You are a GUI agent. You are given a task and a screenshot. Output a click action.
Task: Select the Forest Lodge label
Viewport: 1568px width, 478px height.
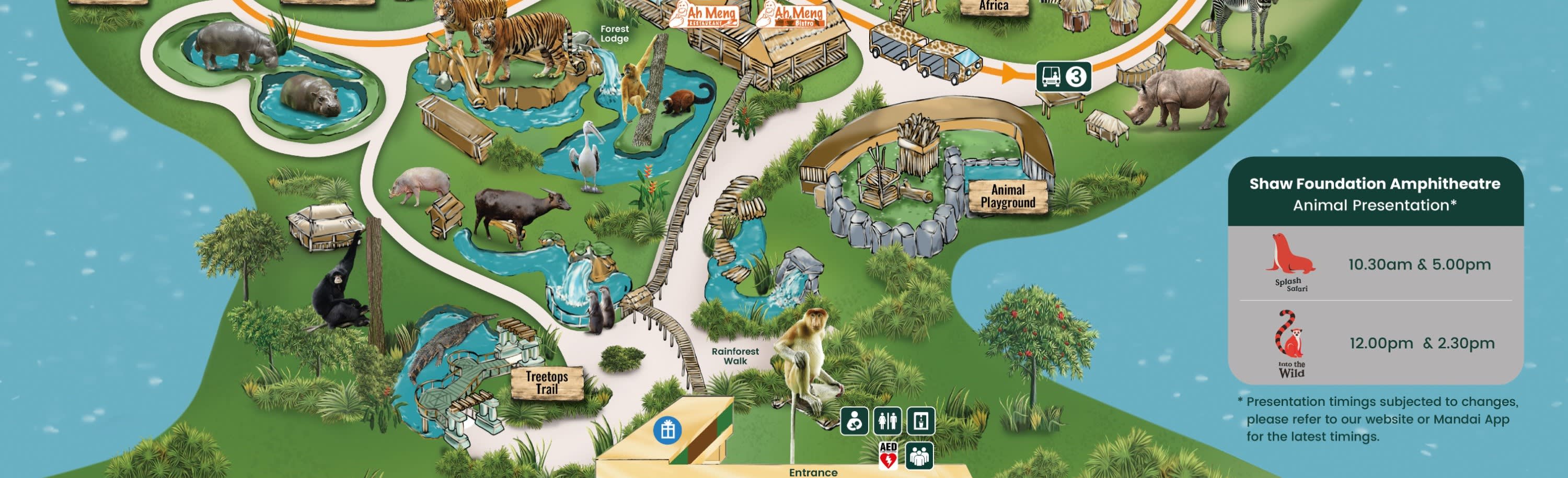[x=614, y=33]
